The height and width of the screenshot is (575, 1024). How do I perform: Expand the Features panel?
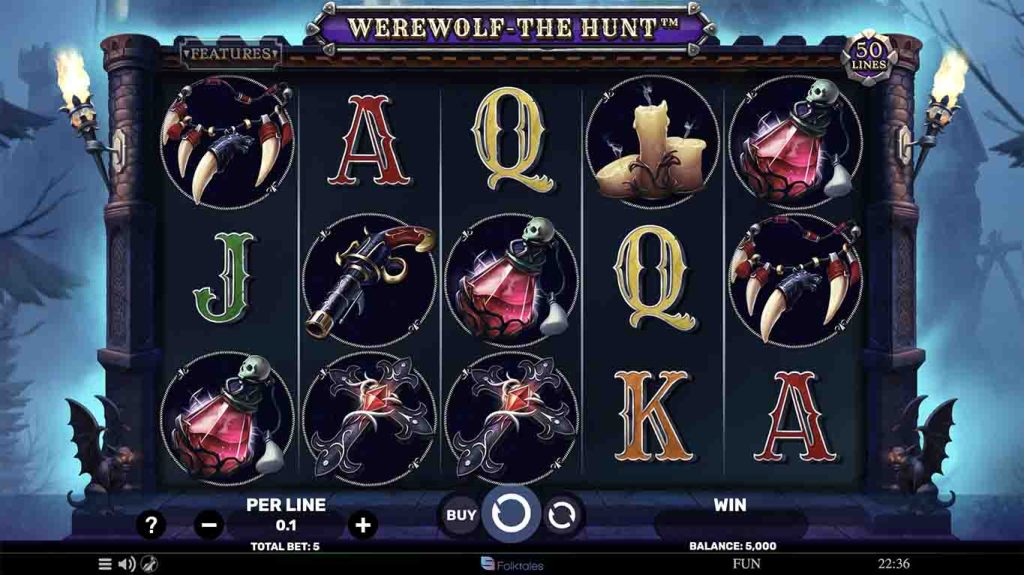230,52
